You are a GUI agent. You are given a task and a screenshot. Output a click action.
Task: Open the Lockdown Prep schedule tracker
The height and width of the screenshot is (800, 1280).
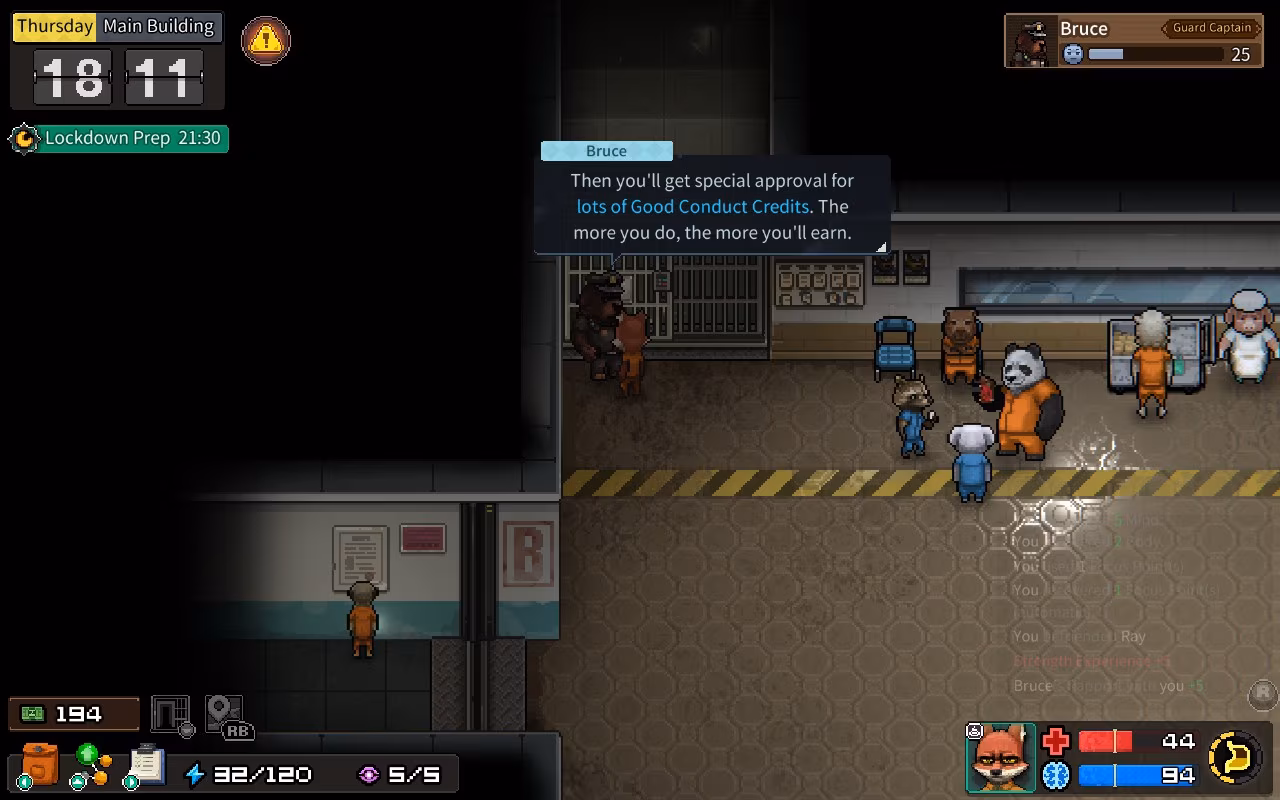coord(120,138)
